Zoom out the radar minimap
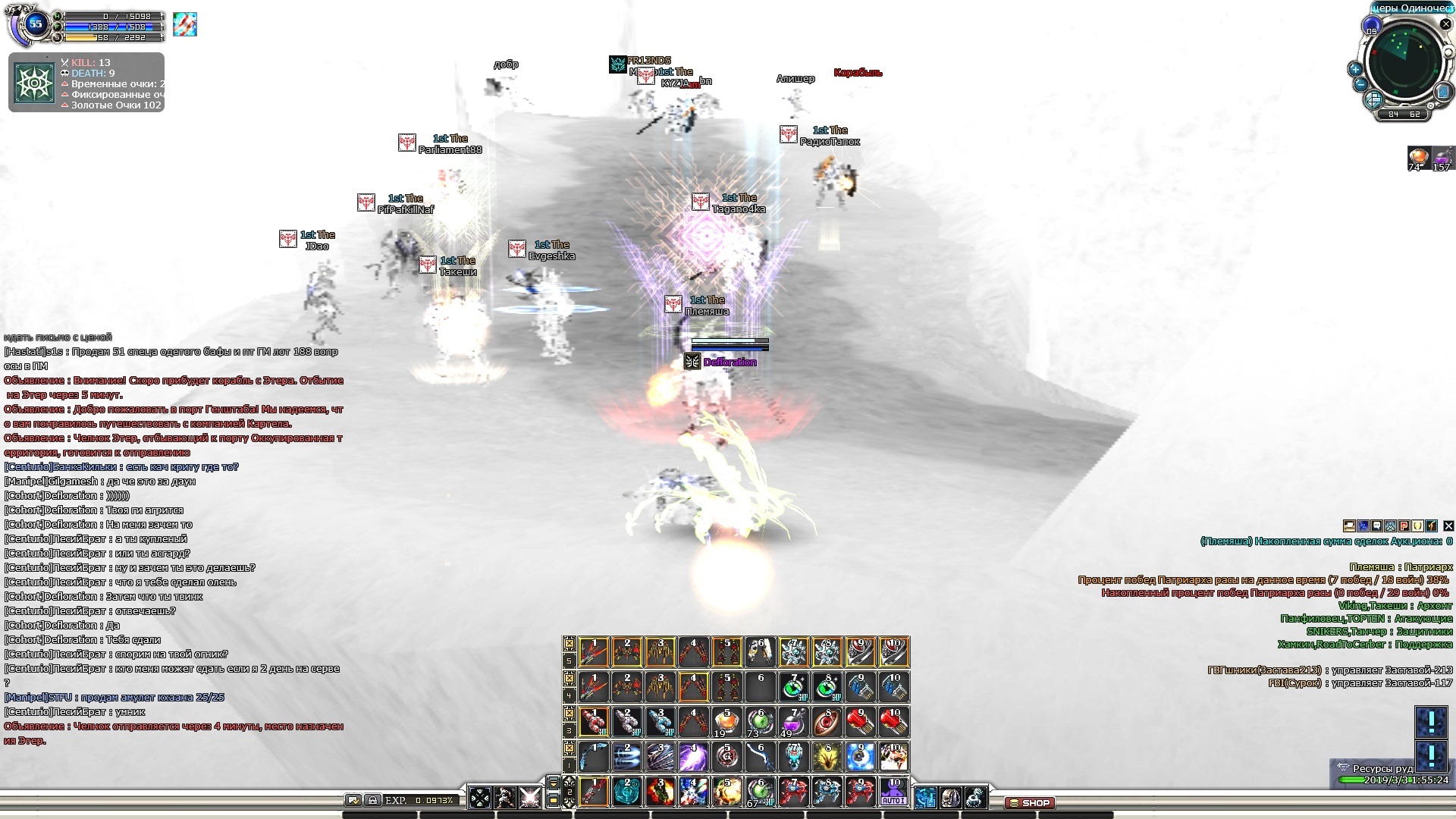The width and height of the screenshot is (1456, 819). pos(1360,85)
